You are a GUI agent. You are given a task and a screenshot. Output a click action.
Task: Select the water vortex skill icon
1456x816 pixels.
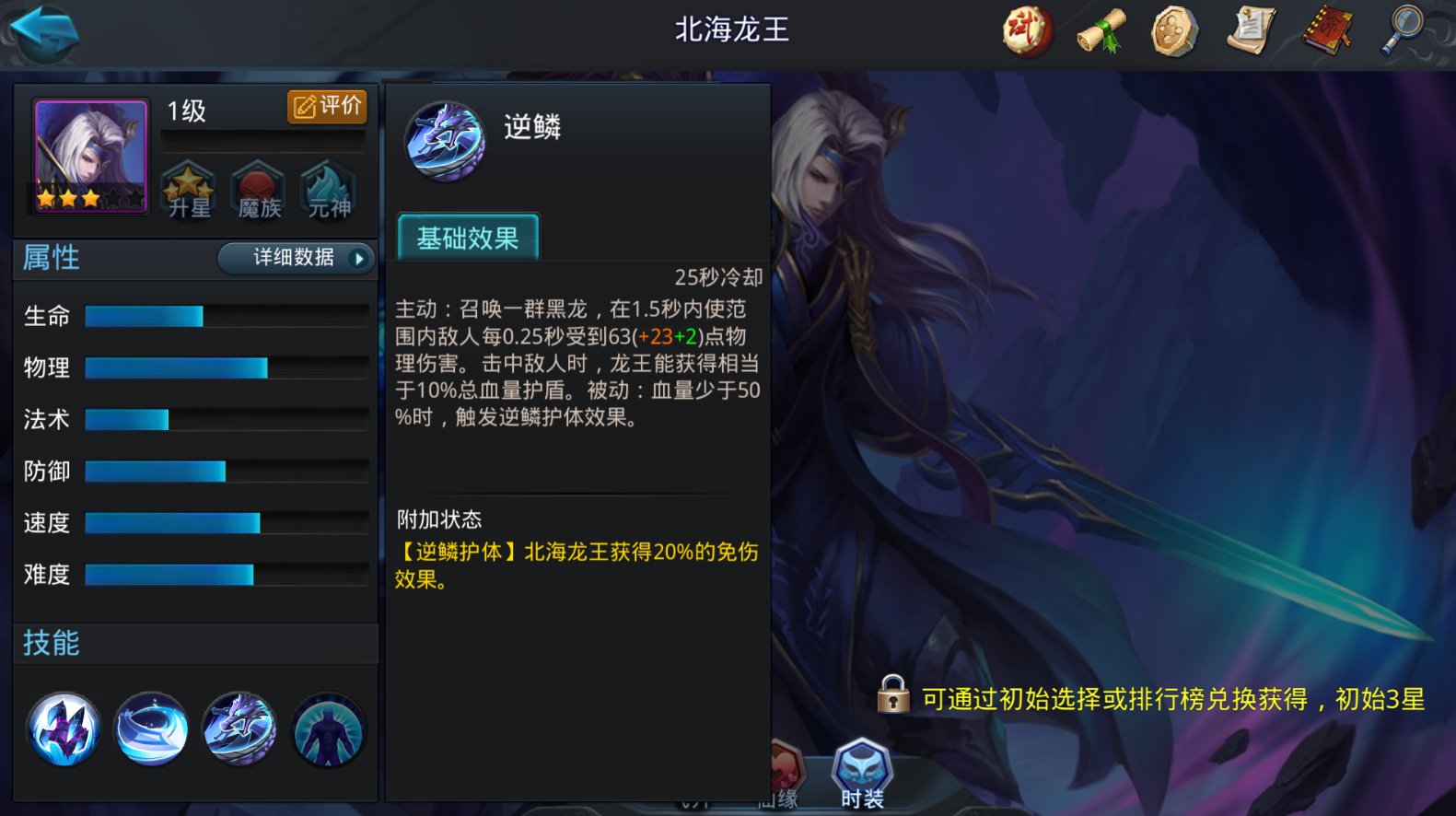tap(151, 730)
